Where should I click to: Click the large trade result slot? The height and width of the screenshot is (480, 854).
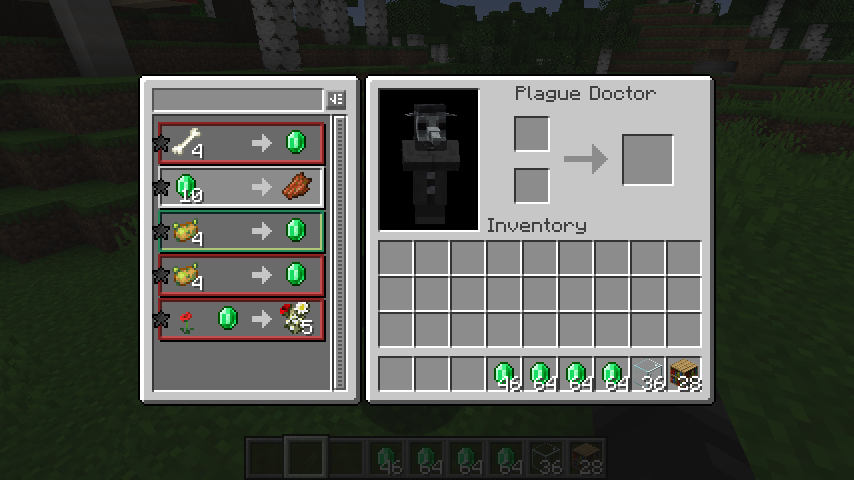pyautogui.click(x=647, y=160)
